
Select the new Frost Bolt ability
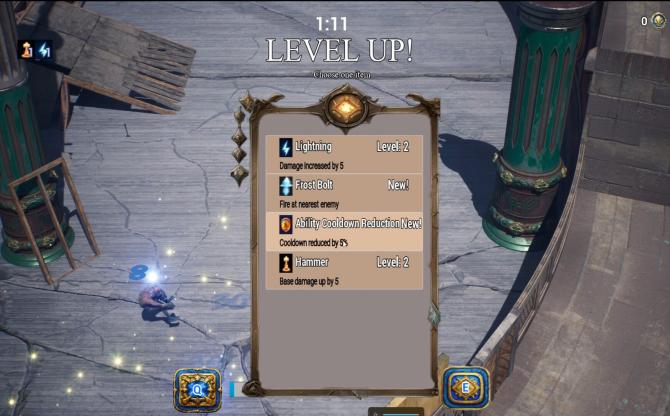(x=344, y=193)
